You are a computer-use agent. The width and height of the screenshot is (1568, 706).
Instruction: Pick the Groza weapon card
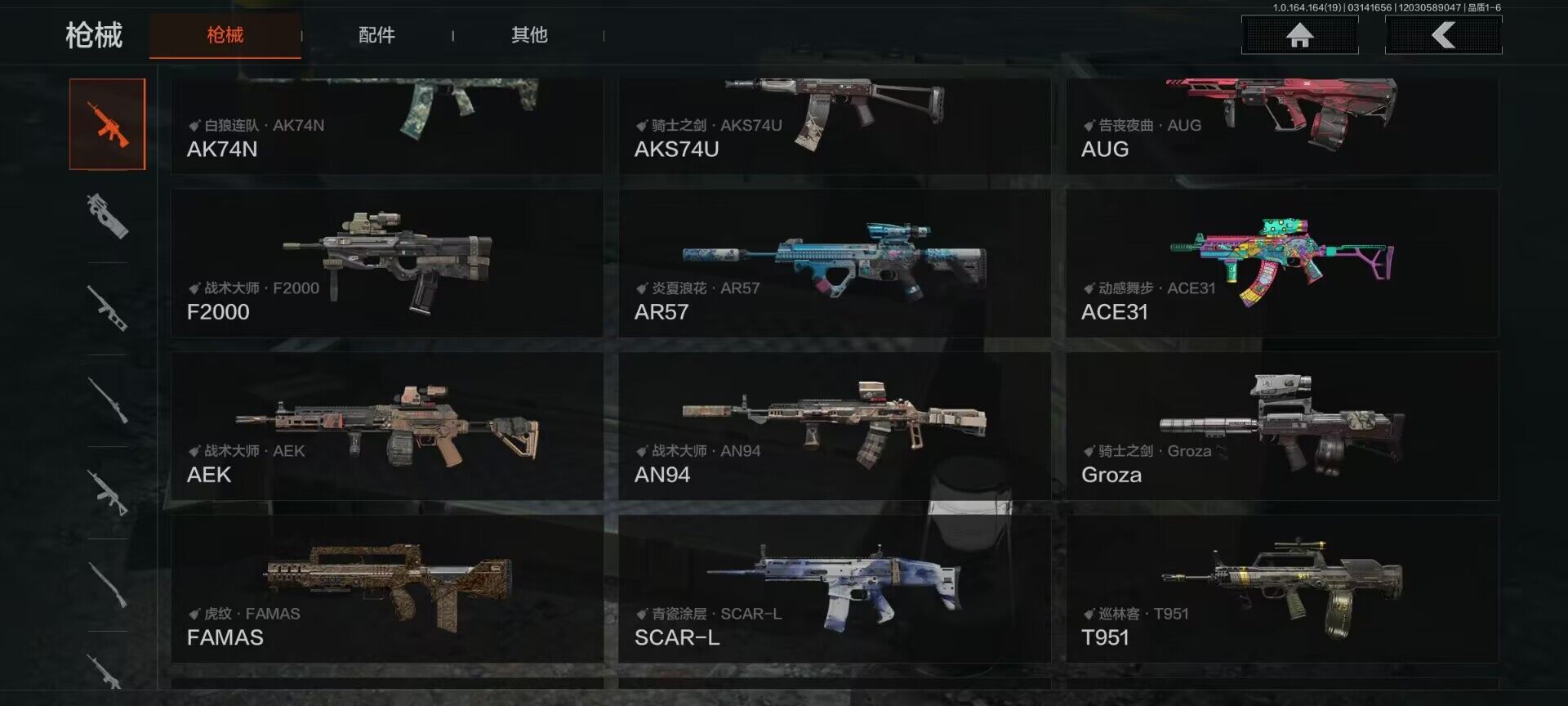(1281, 426)
